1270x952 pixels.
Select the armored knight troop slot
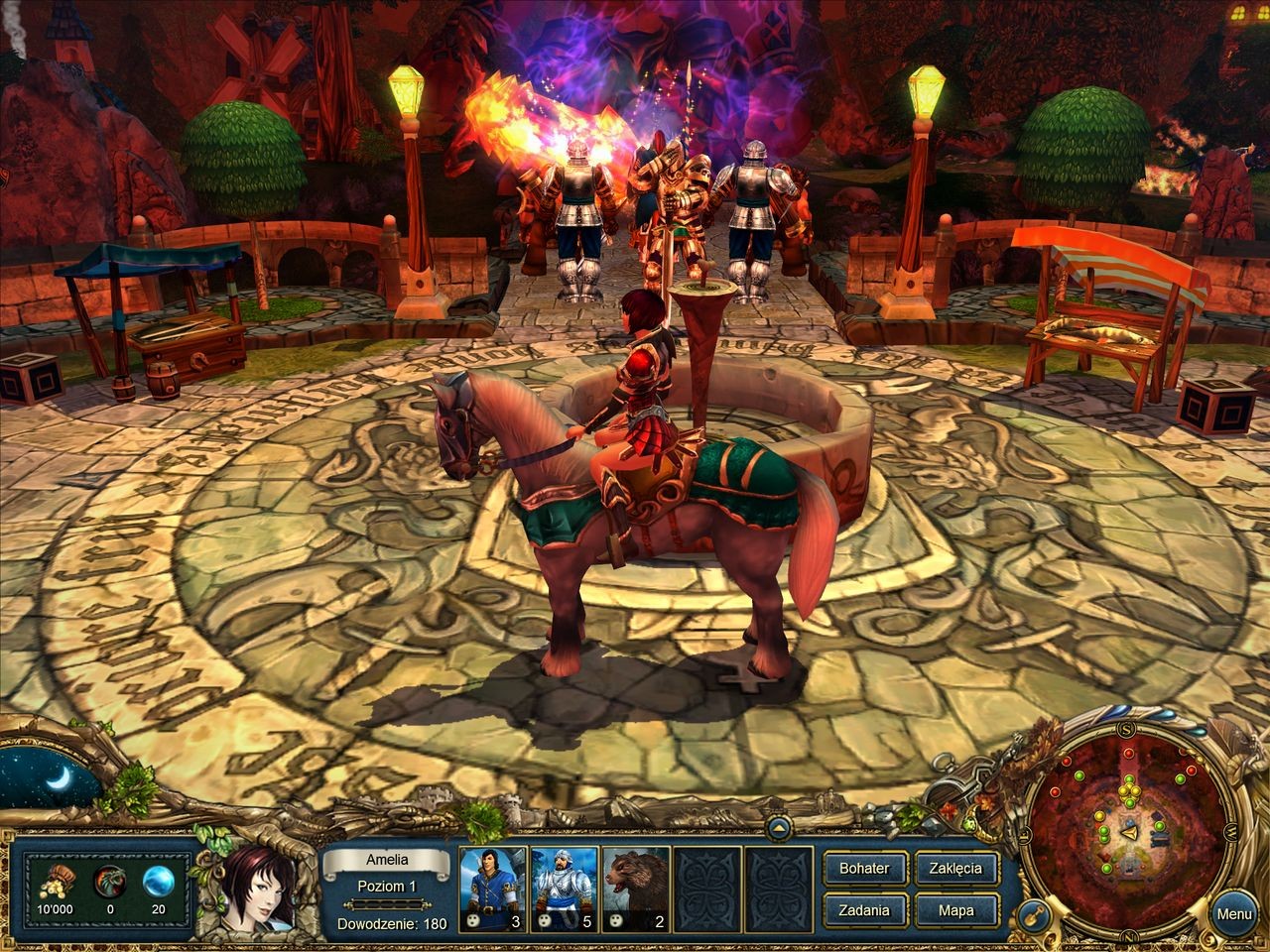click(x=564, y=890)
